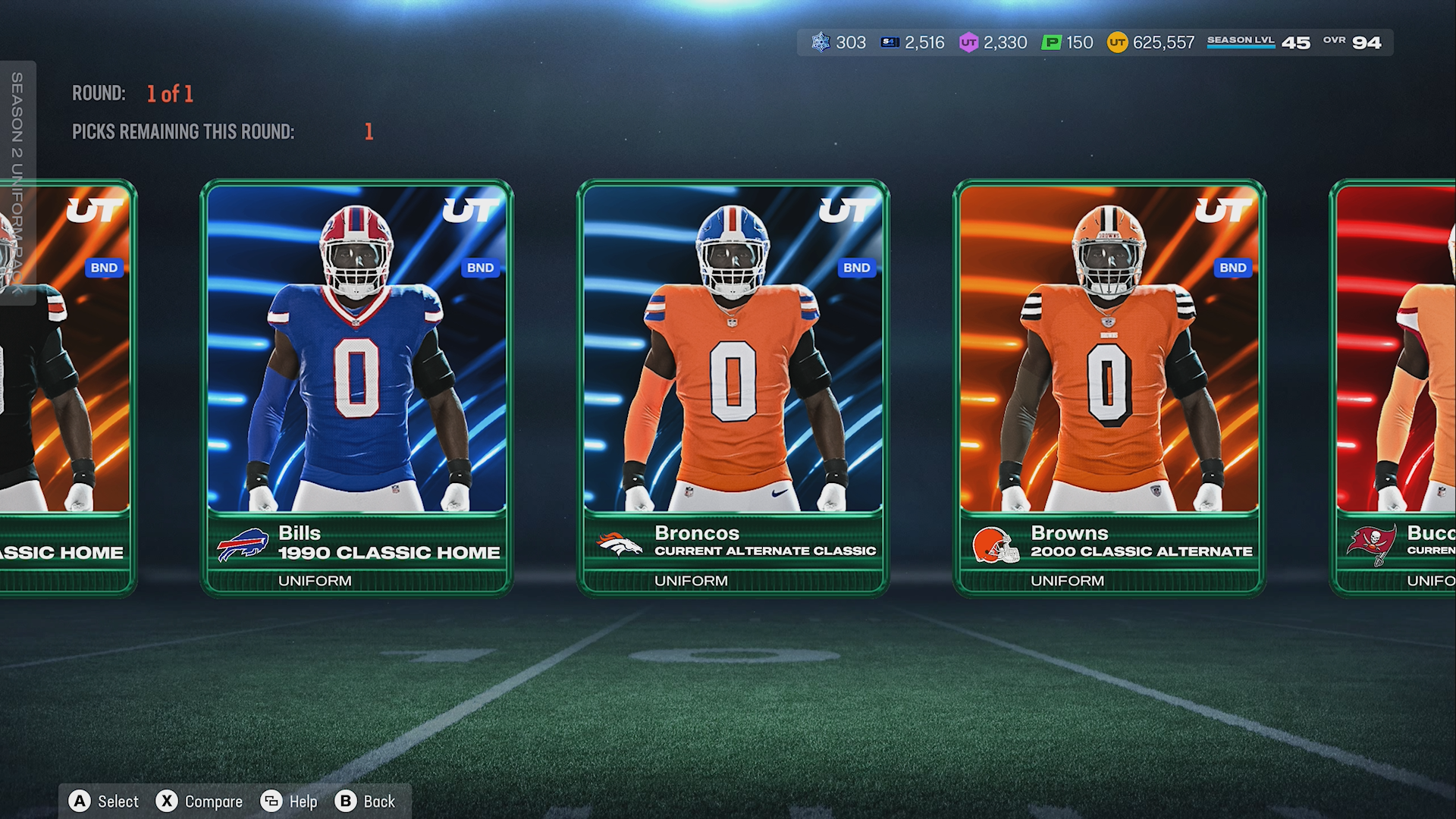Go Back using the bottom bar option
Viewport: 1456px width, 819px height.
[366, 802]
